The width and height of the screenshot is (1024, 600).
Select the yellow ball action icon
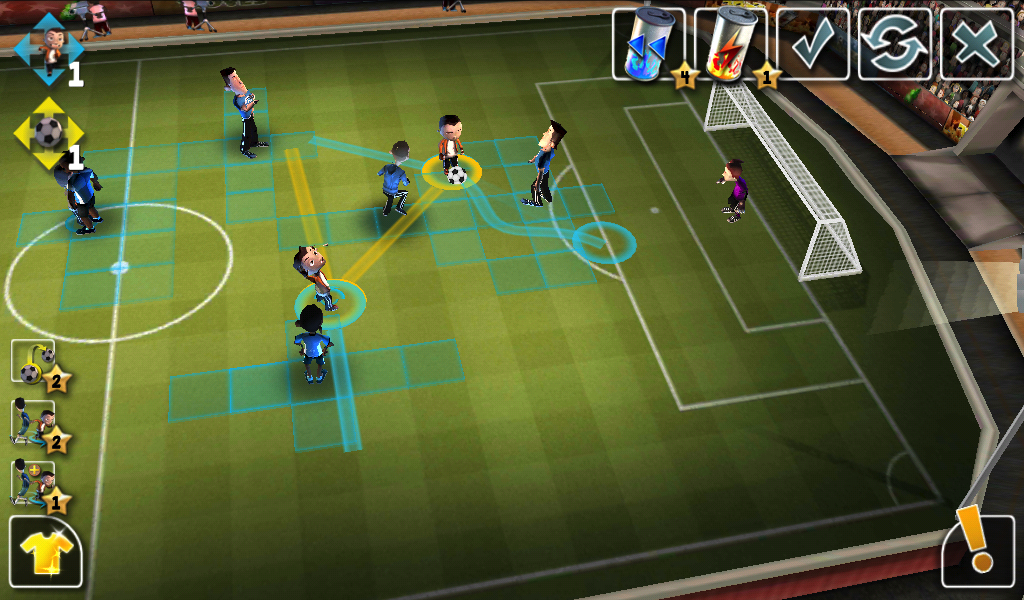[48, 132]
